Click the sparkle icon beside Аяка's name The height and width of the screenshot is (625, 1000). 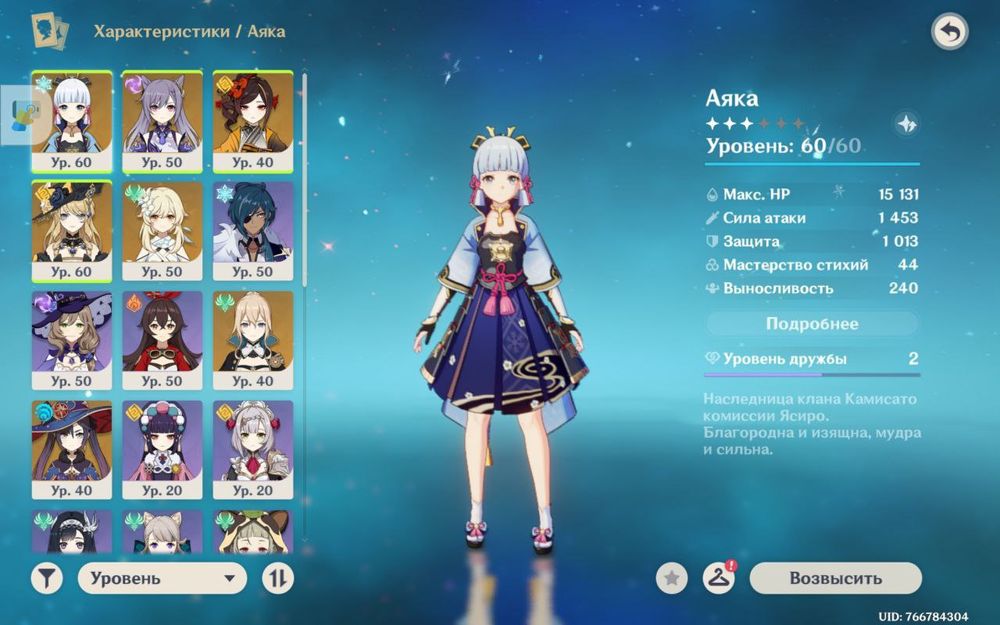906,124
